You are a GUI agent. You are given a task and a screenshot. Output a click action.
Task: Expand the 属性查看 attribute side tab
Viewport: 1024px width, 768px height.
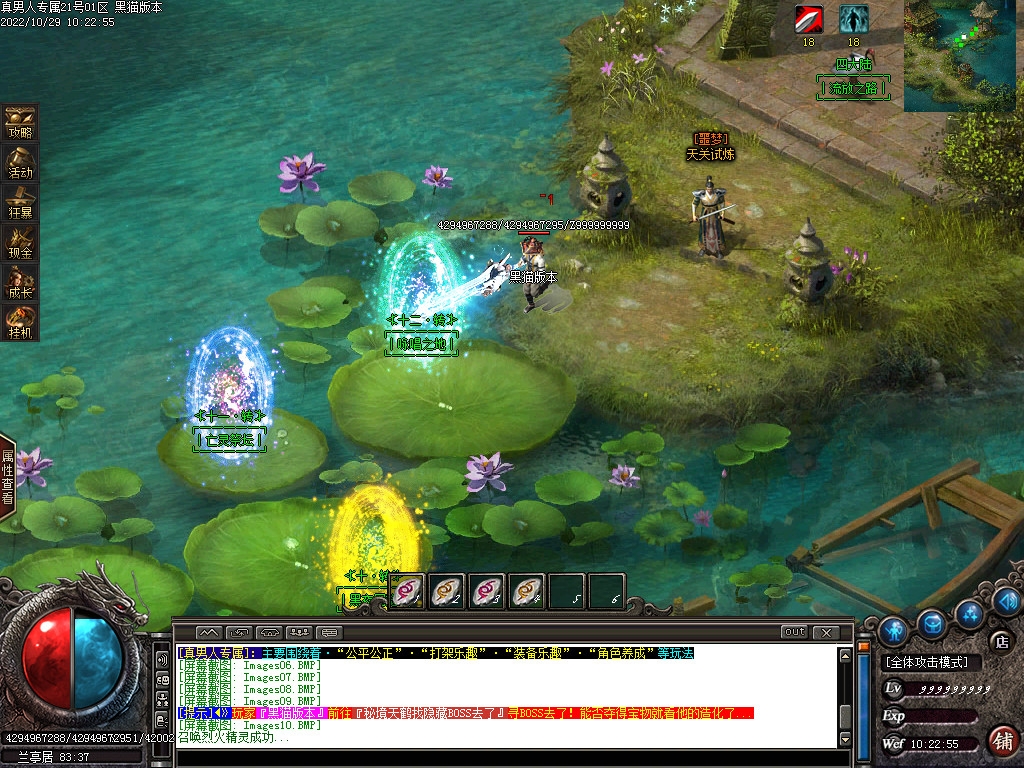[x=8, y=476]
